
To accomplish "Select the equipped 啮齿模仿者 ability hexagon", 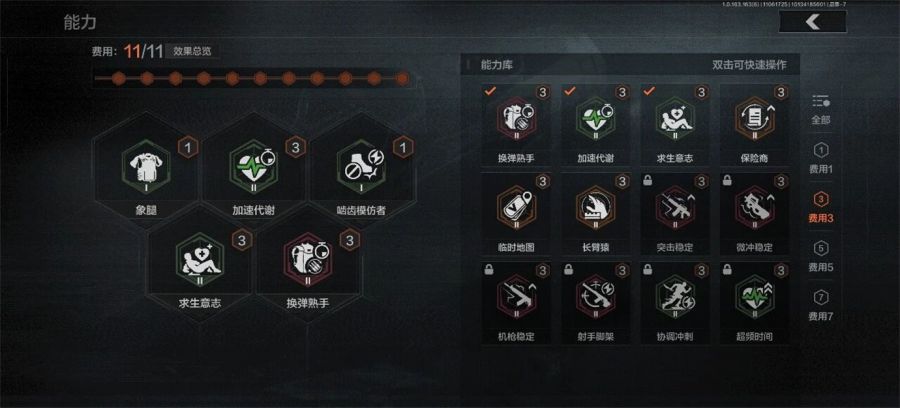I will (x=363, y=173).
